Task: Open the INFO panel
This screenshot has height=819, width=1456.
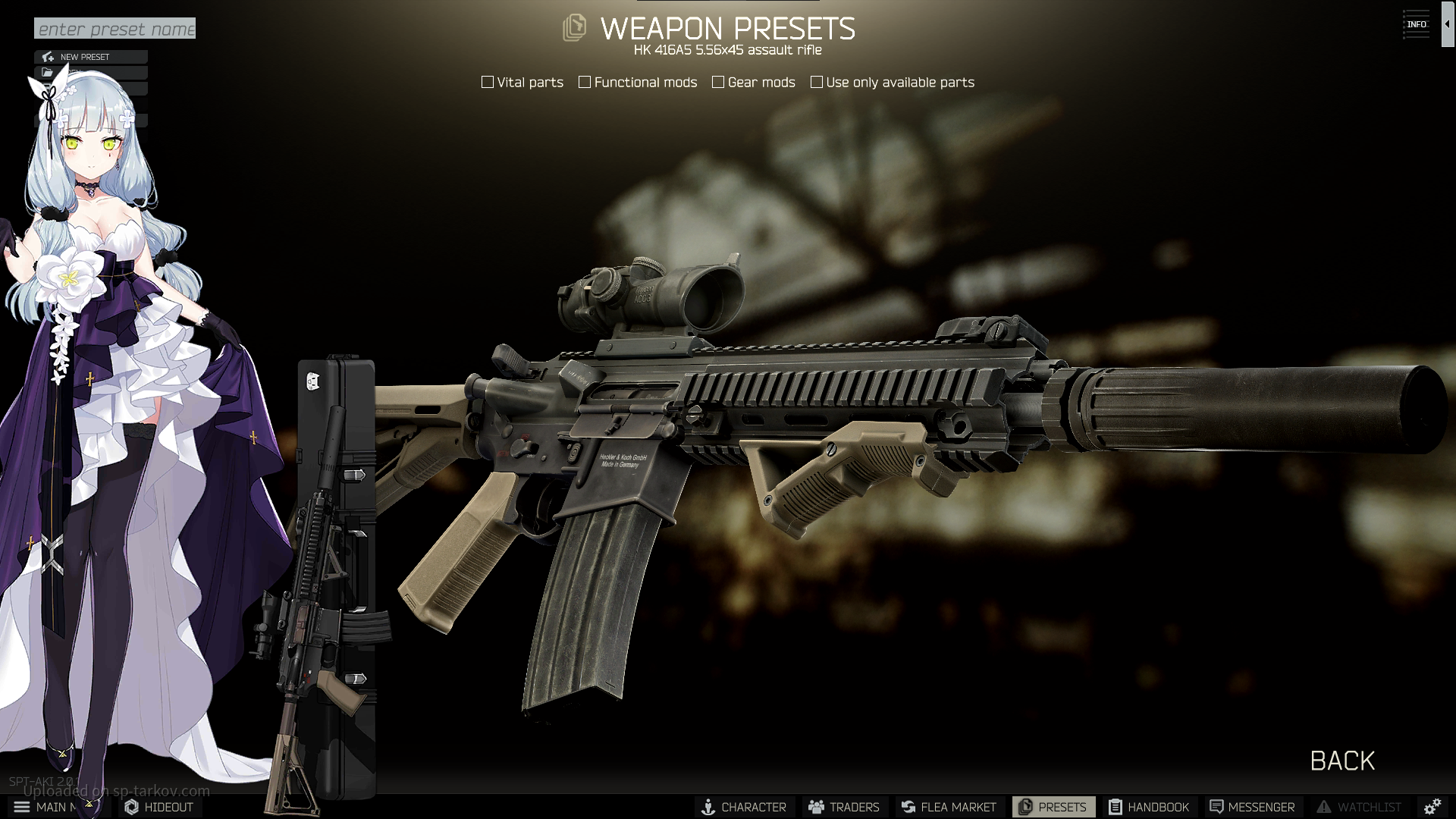Action: point(1416,24)
